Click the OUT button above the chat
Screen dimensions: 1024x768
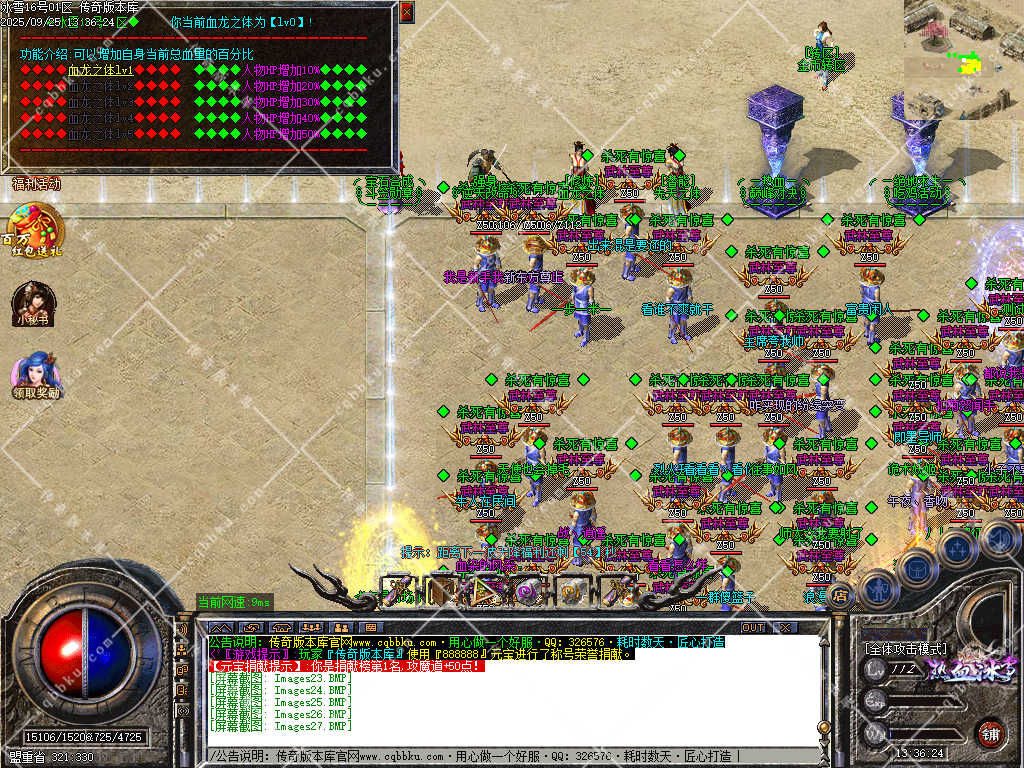pyautogui.click(x=753, y=627)
